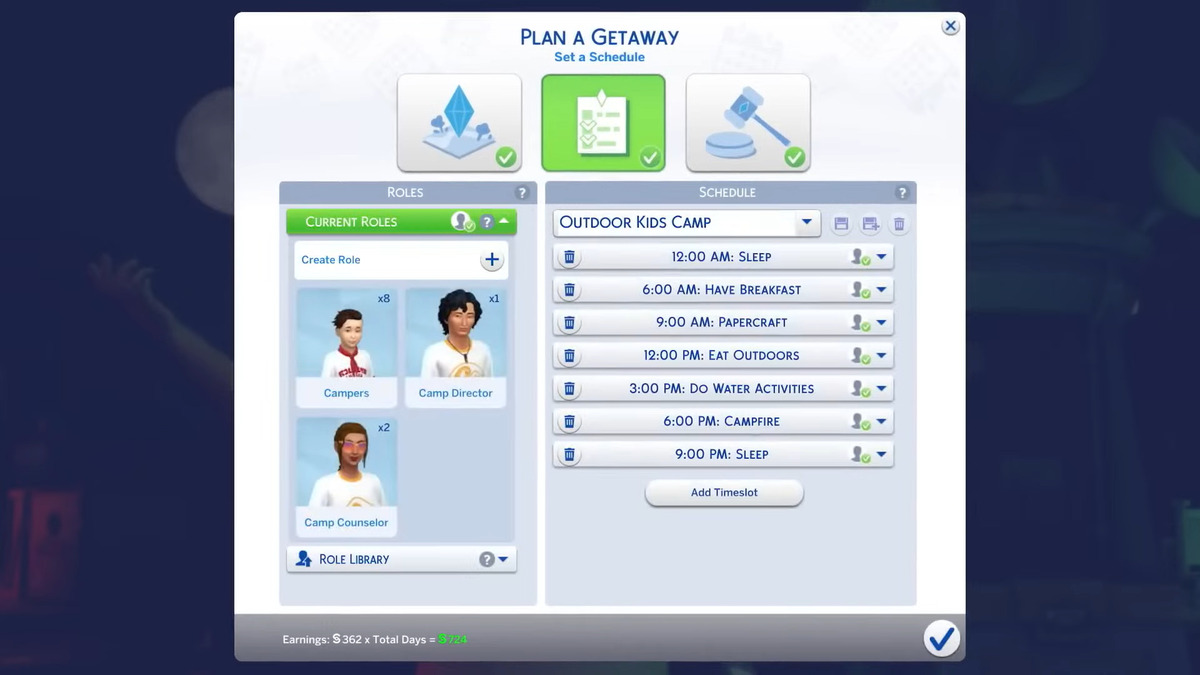This screenshot has width=1200, height=675.
Task: Remove the 6:00 PM Campfire timeslot
Action: coord(569,422)
